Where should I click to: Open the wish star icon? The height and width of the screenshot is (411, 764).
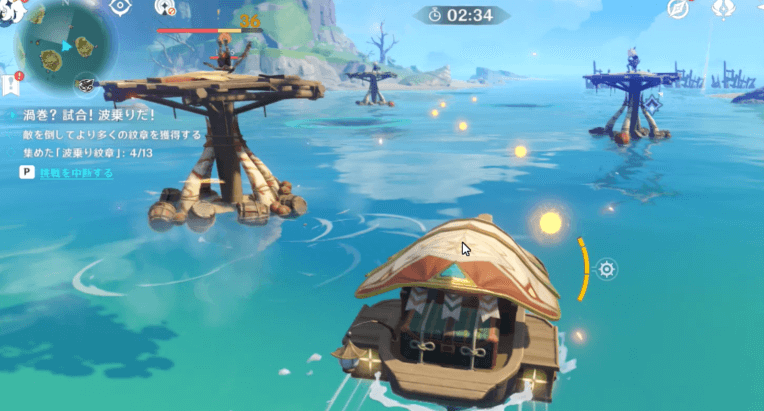point(724,9)
